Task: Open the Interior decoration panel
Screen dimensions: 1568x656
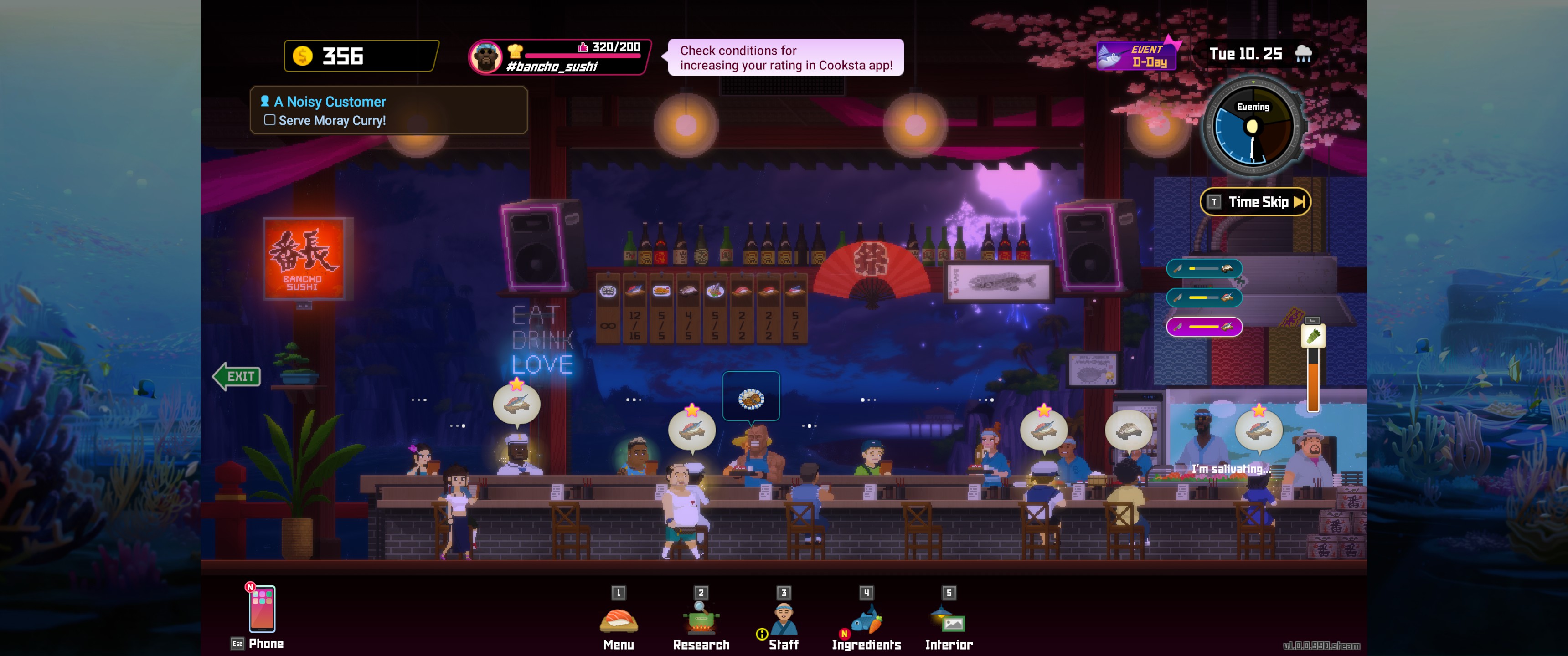Action: pyautogui.click(x=949, y=622)
